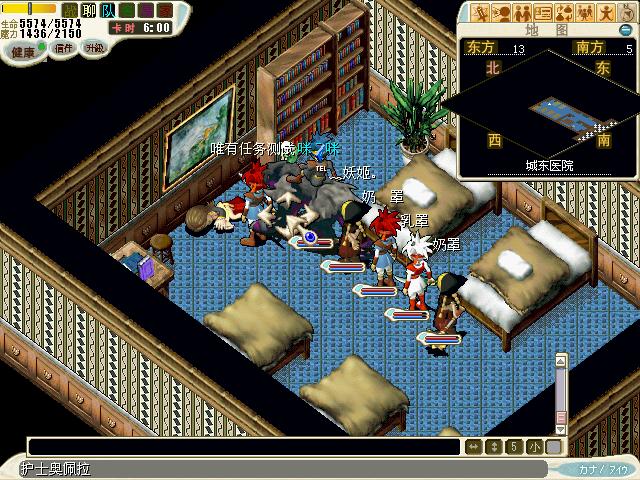Open the 信件 mail button
640x480 pixels.
point(63,48)
